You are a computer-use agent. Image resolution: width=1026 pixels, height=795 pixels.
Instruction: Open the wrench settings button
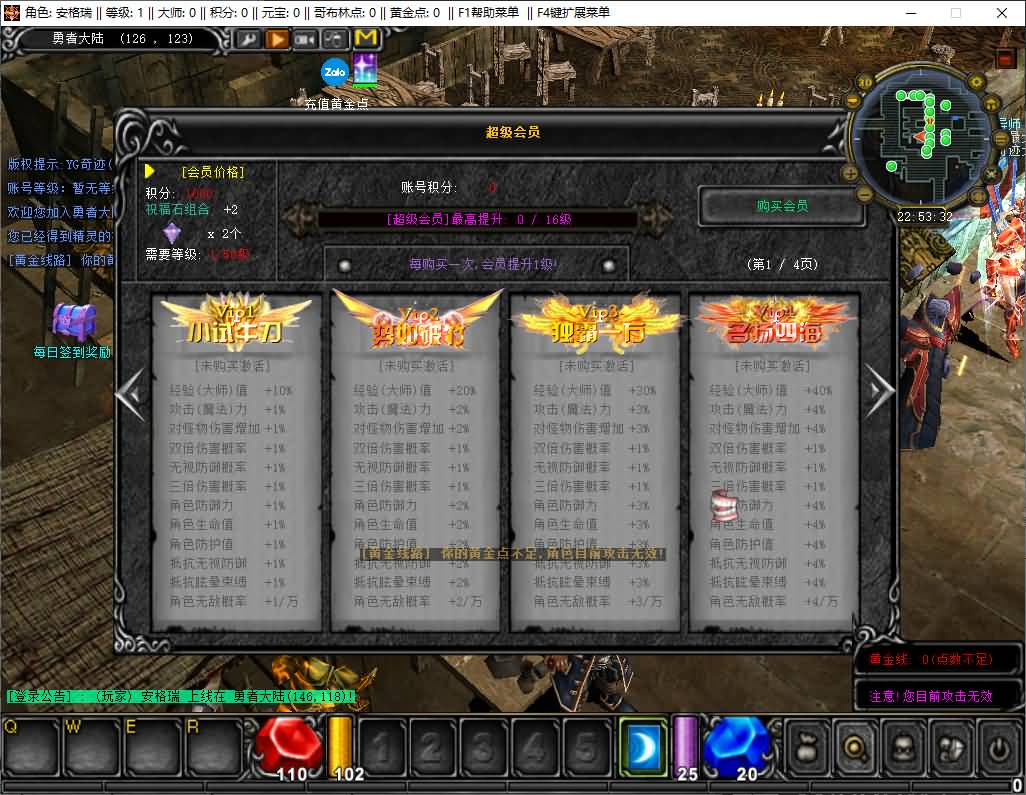247,39
